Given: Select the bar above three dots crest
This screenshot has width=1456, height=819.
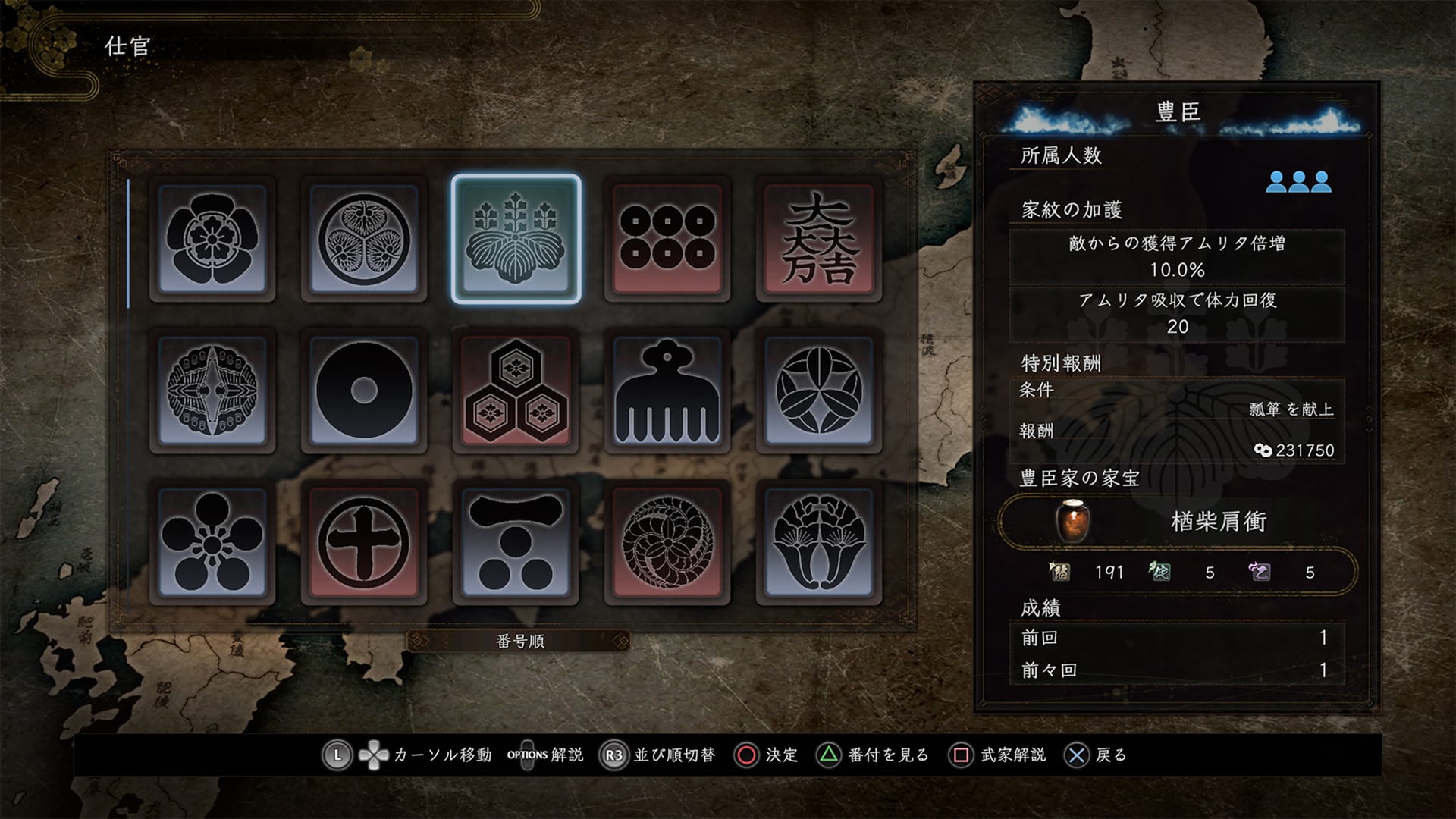Looking at the screenshot, I should tap(516, 542).
